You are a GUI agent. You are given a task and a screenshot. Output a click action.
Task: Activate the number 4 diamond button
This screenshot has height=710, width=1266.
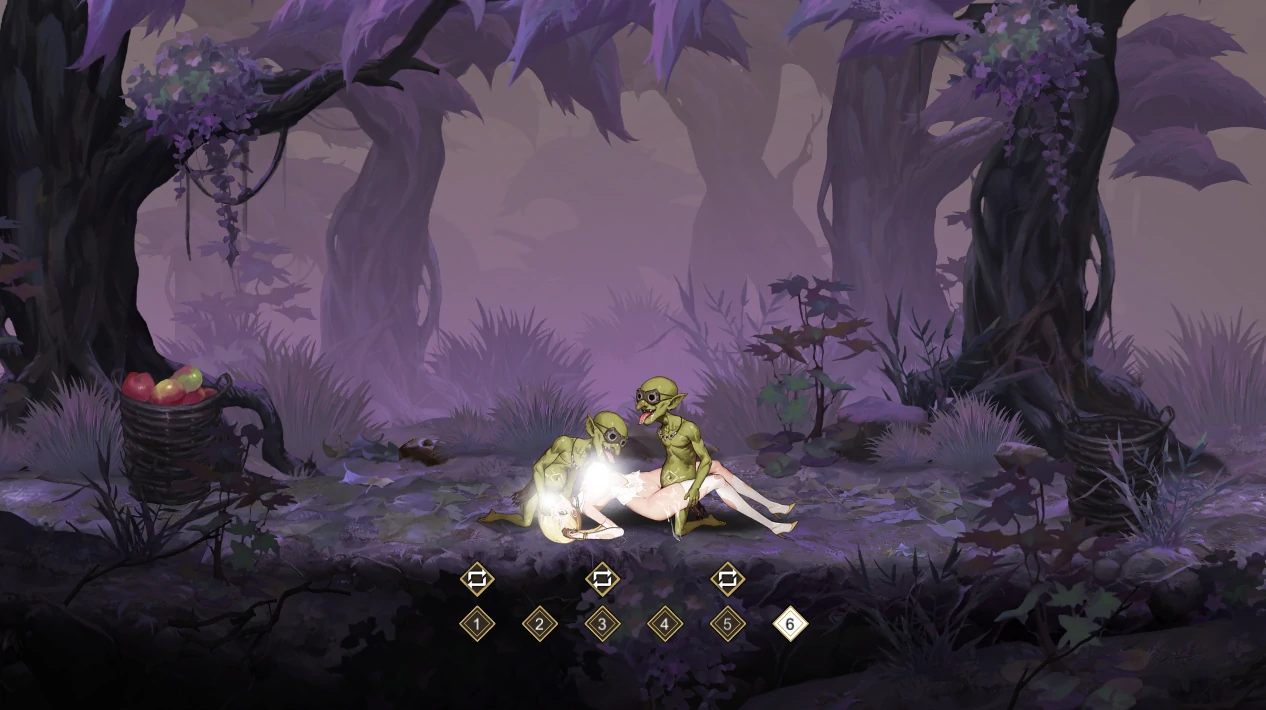[x=665, y=625]
